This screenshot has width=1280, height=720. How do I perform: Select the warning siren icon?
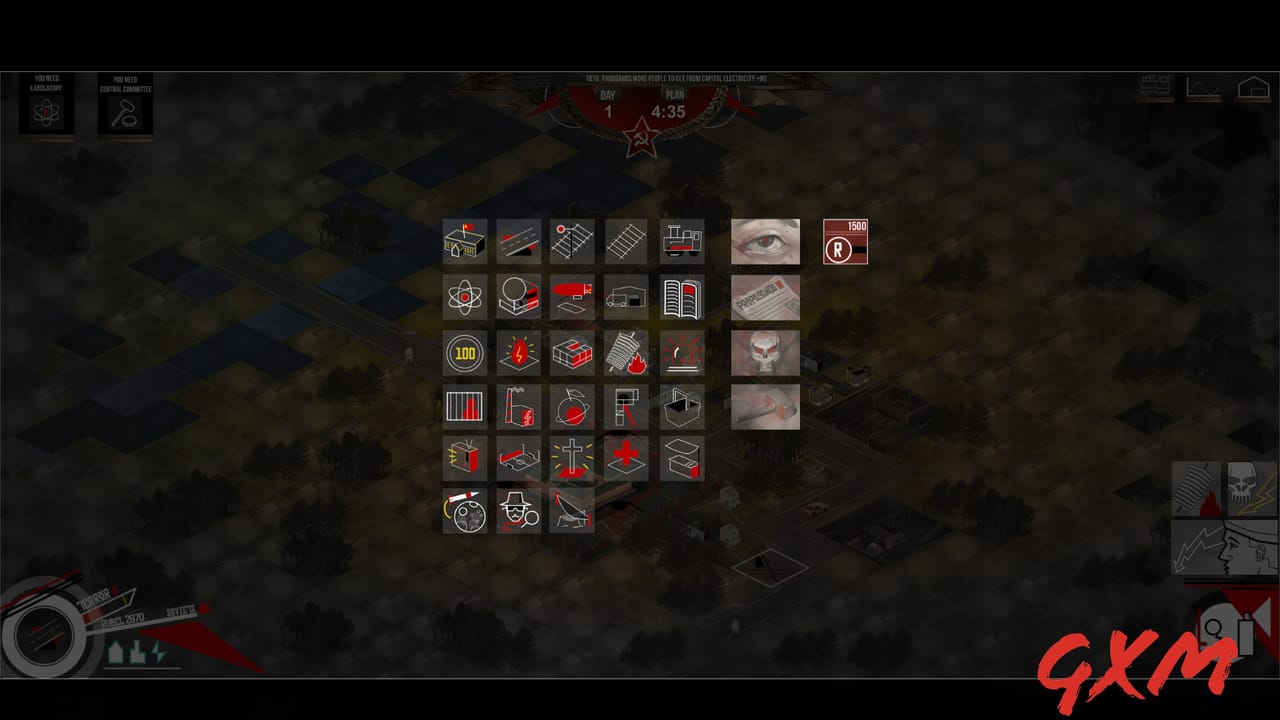(x=680, y=353)
